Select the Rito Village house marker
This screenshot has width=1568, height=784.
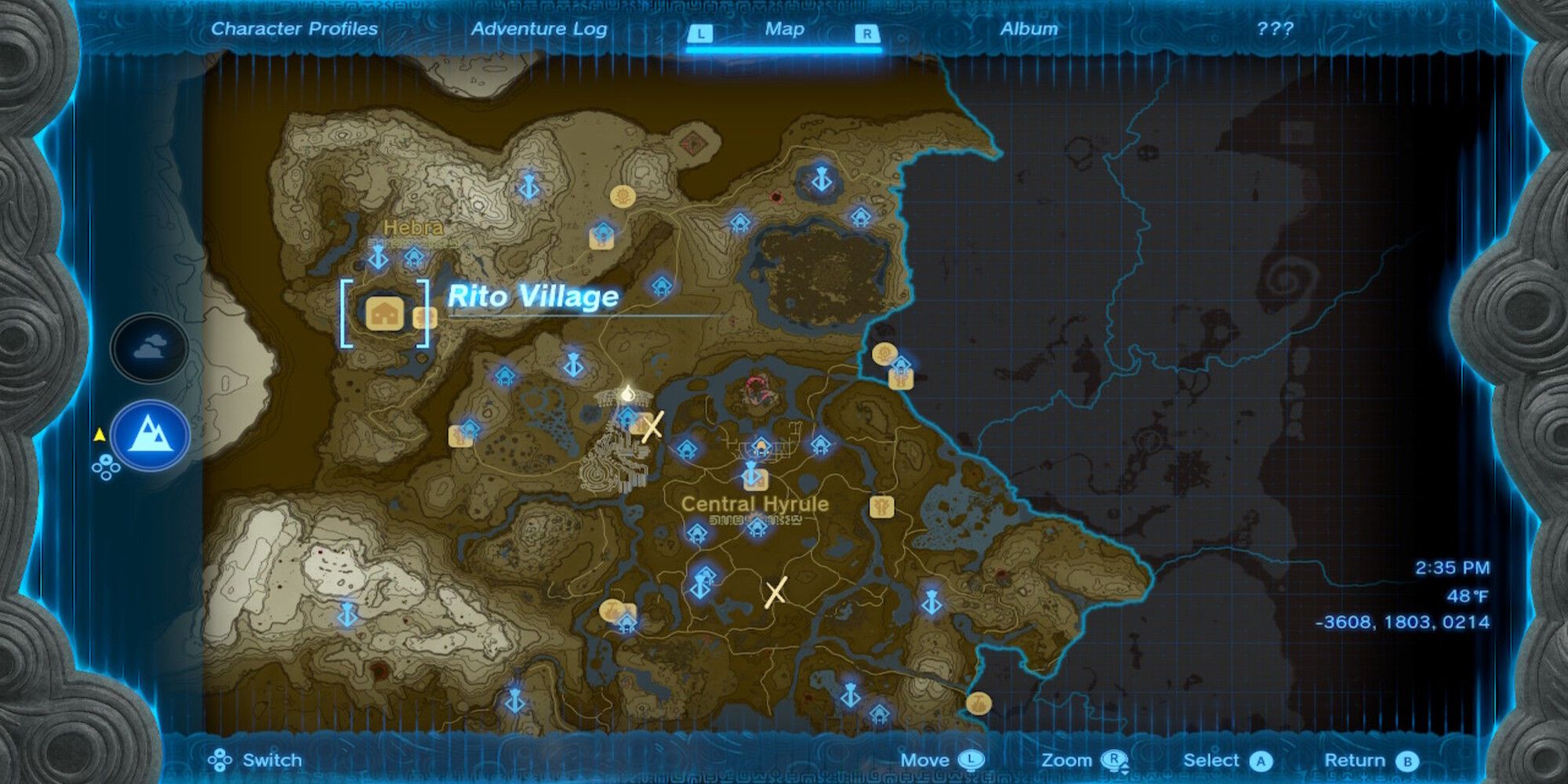pyautogui.click(x=384, y=314)
